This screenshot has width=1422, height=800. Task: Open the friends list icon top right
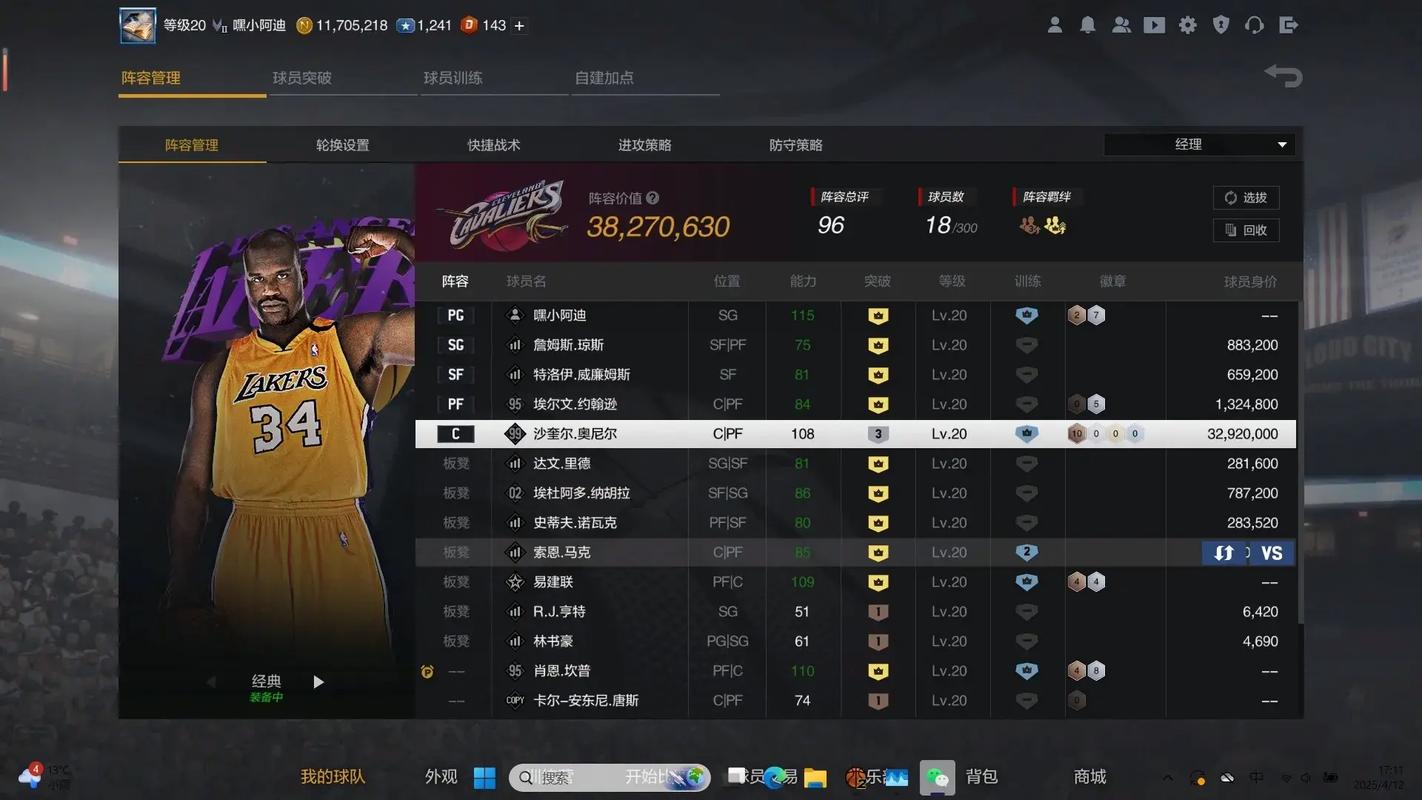point(1121,24)
